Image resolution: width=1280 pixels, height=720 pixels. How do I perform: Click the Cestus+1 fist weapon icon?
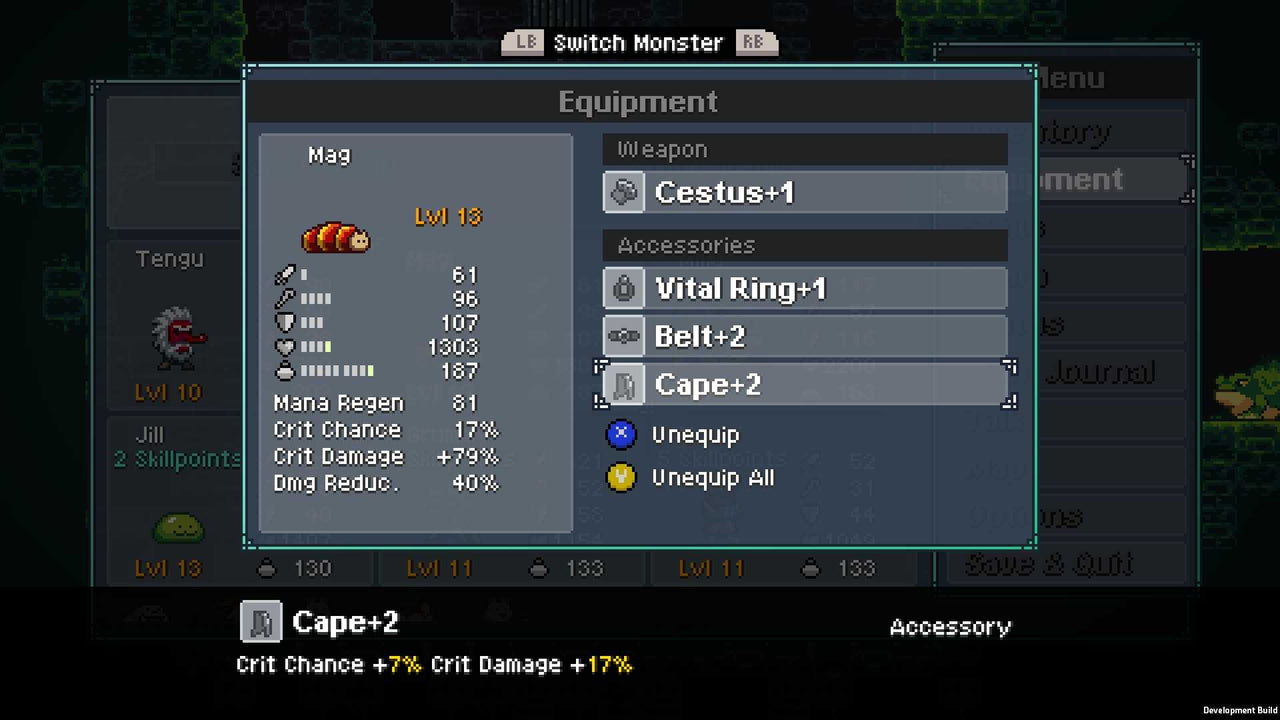pyautogui.click(x=623, y=192)
